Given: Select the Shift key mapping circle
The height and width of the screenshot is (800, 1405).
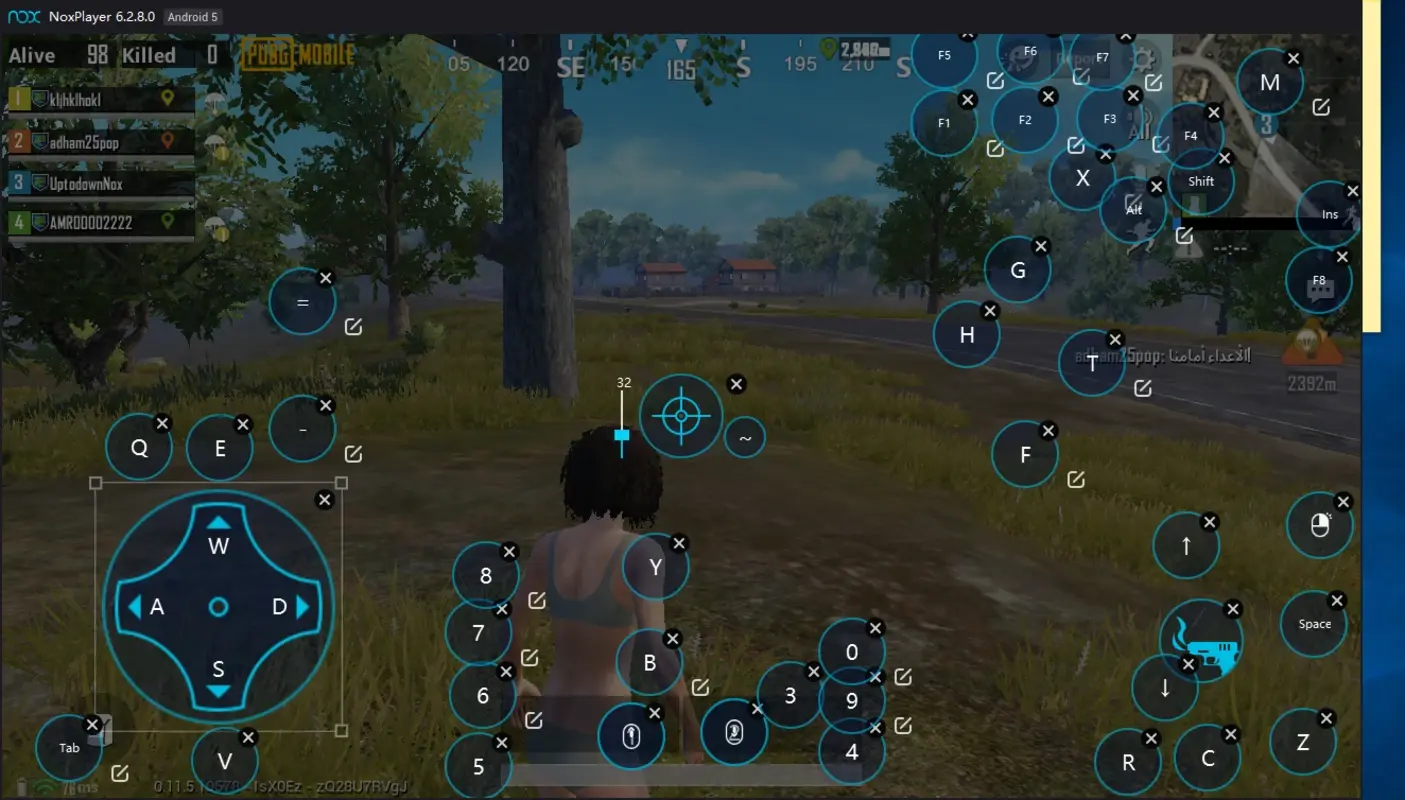Looking at the screenshot, I should [1203, 181].
